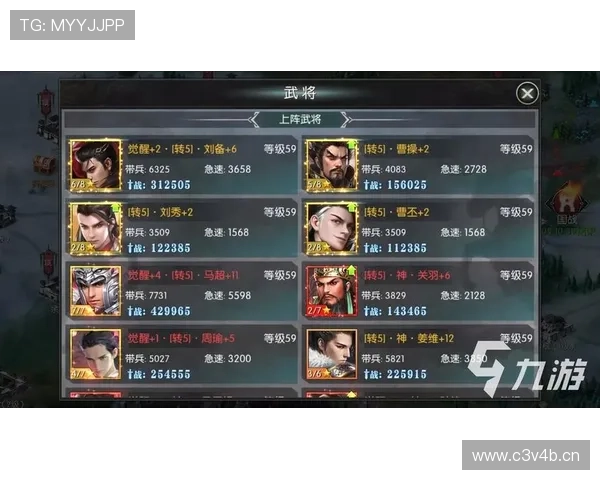
Task: Tap 曹操's bearded portrait
Action: pos(331,165)
